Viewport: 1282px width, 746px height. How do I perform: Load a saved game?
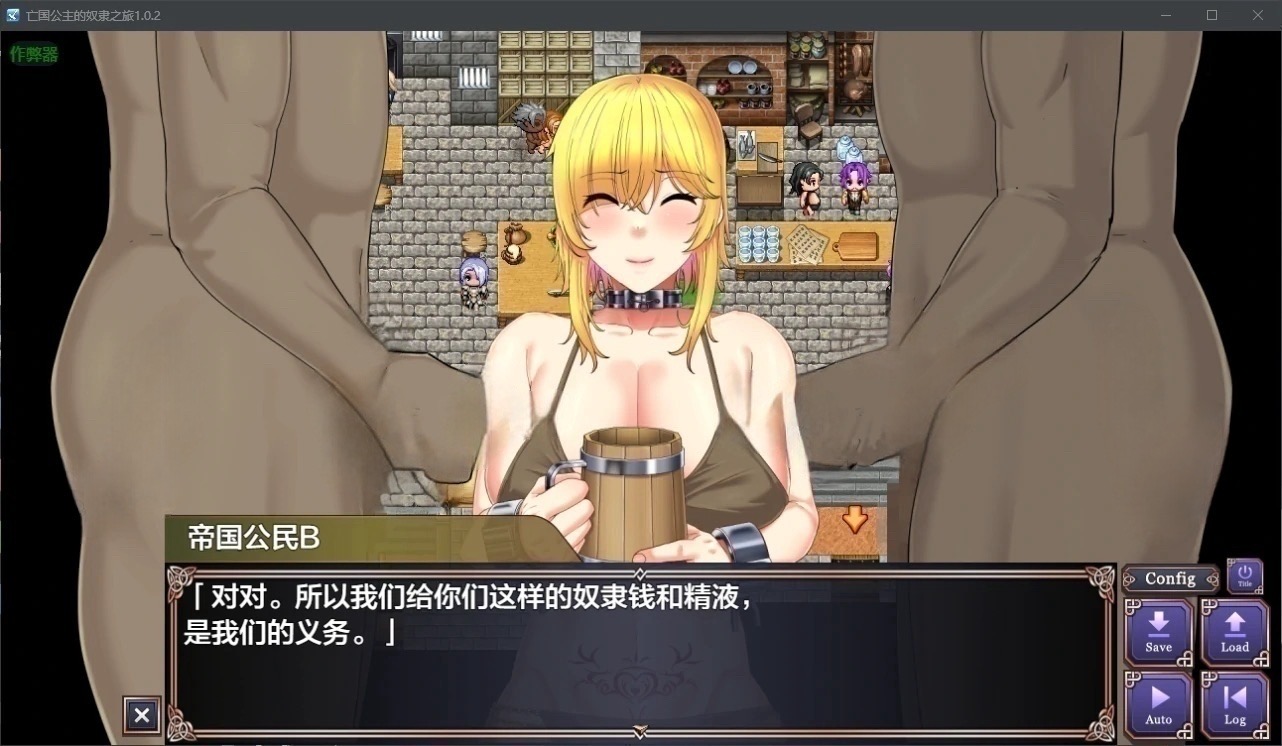pos(1234,632)
